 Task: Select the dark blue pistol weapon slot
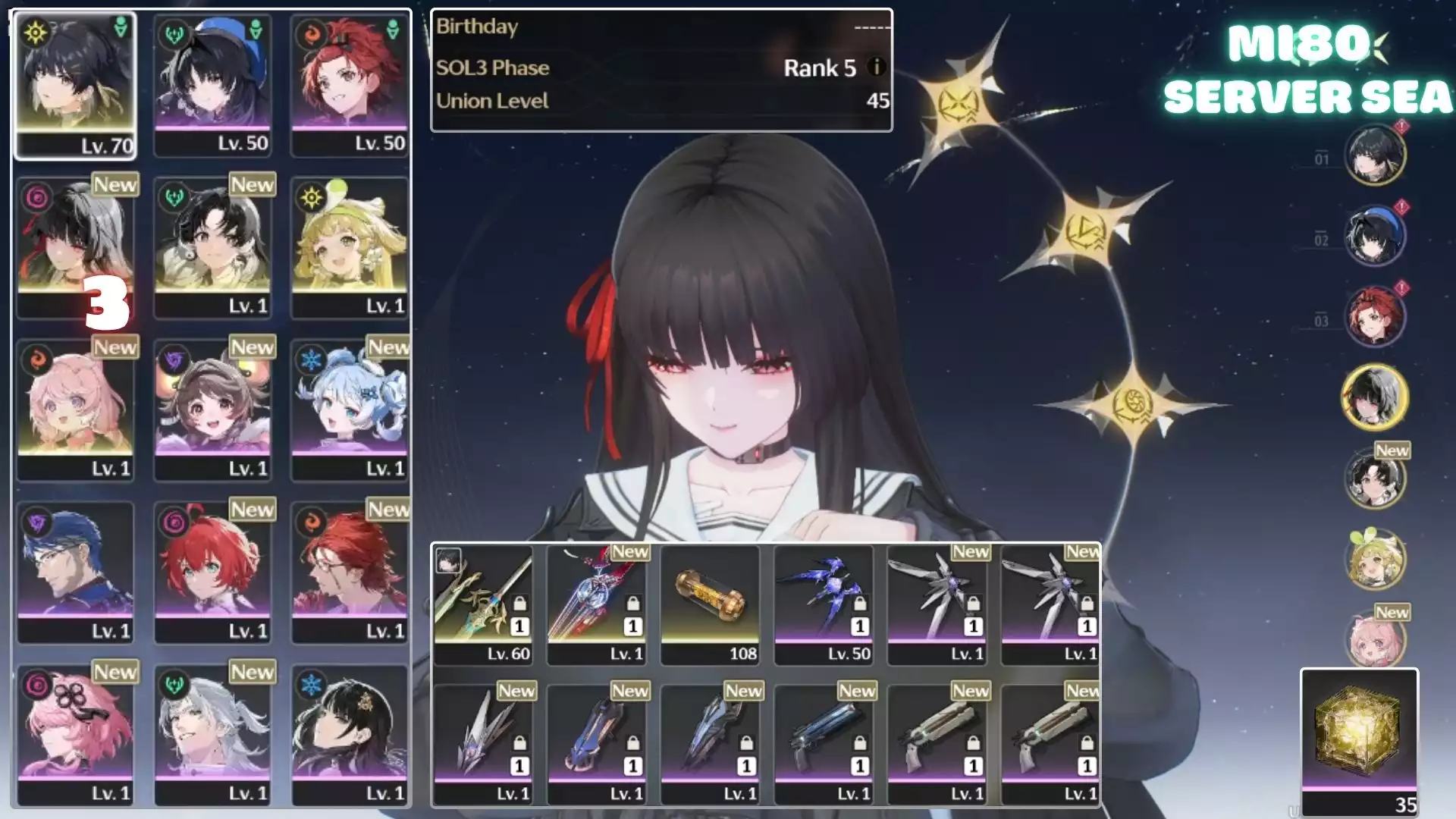click(x=824, y=743)
